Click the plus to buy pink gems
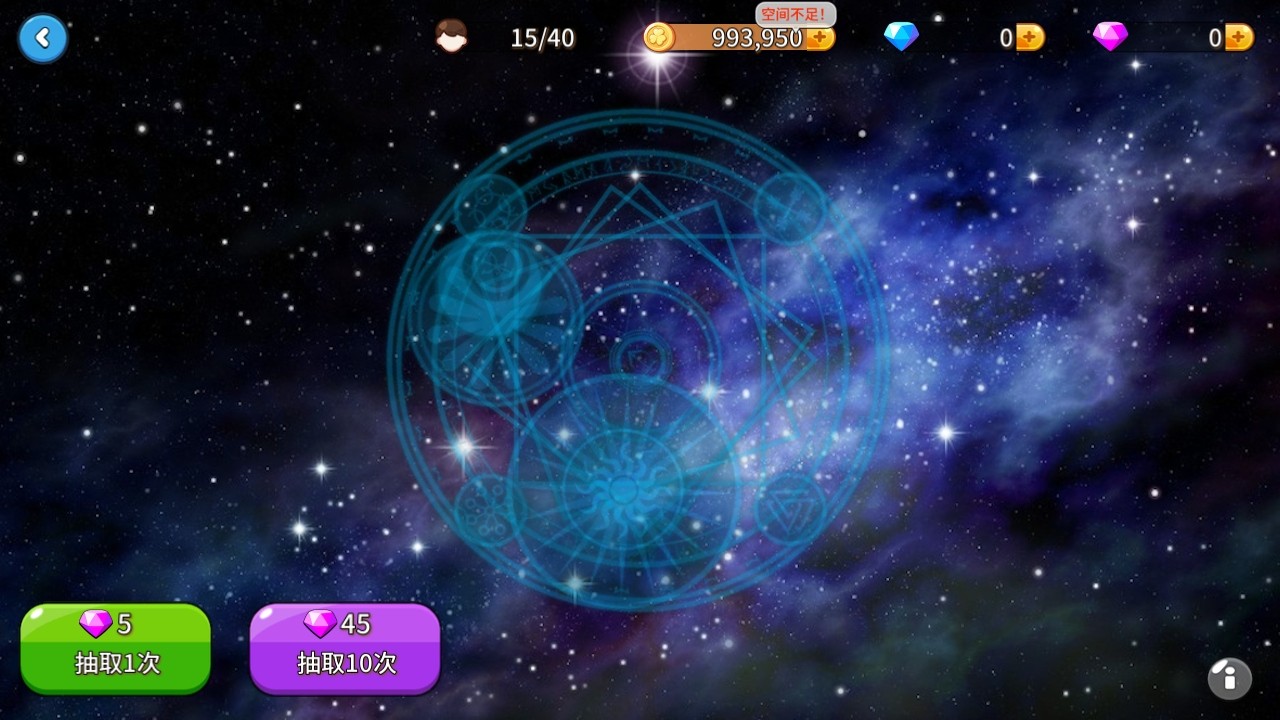Screen dimensions: 1280x720 pos(1240,36)
